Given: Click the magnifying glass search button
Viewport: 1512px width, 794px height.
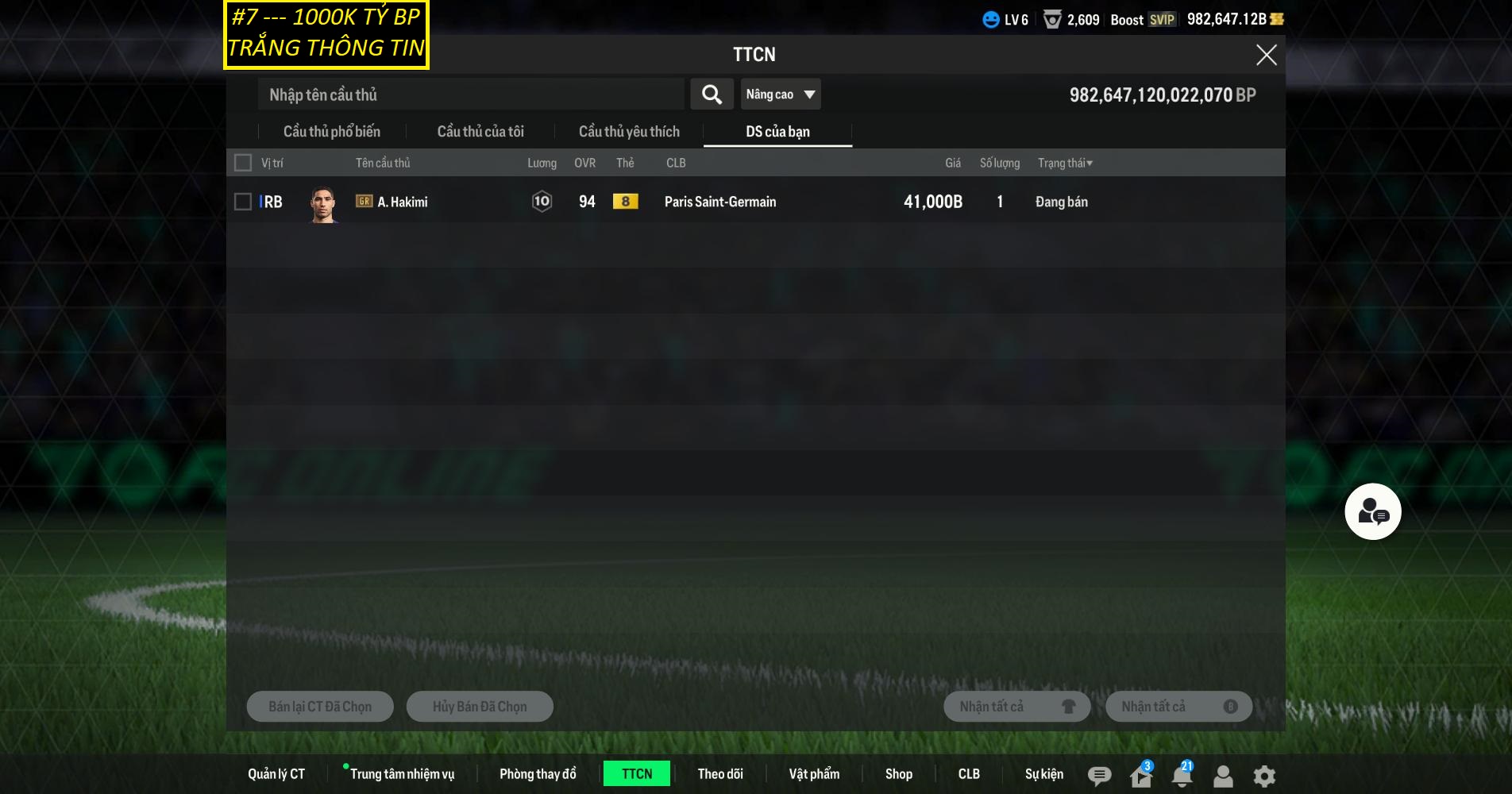Looking at the screenshot, I should [x=712, y=94].
